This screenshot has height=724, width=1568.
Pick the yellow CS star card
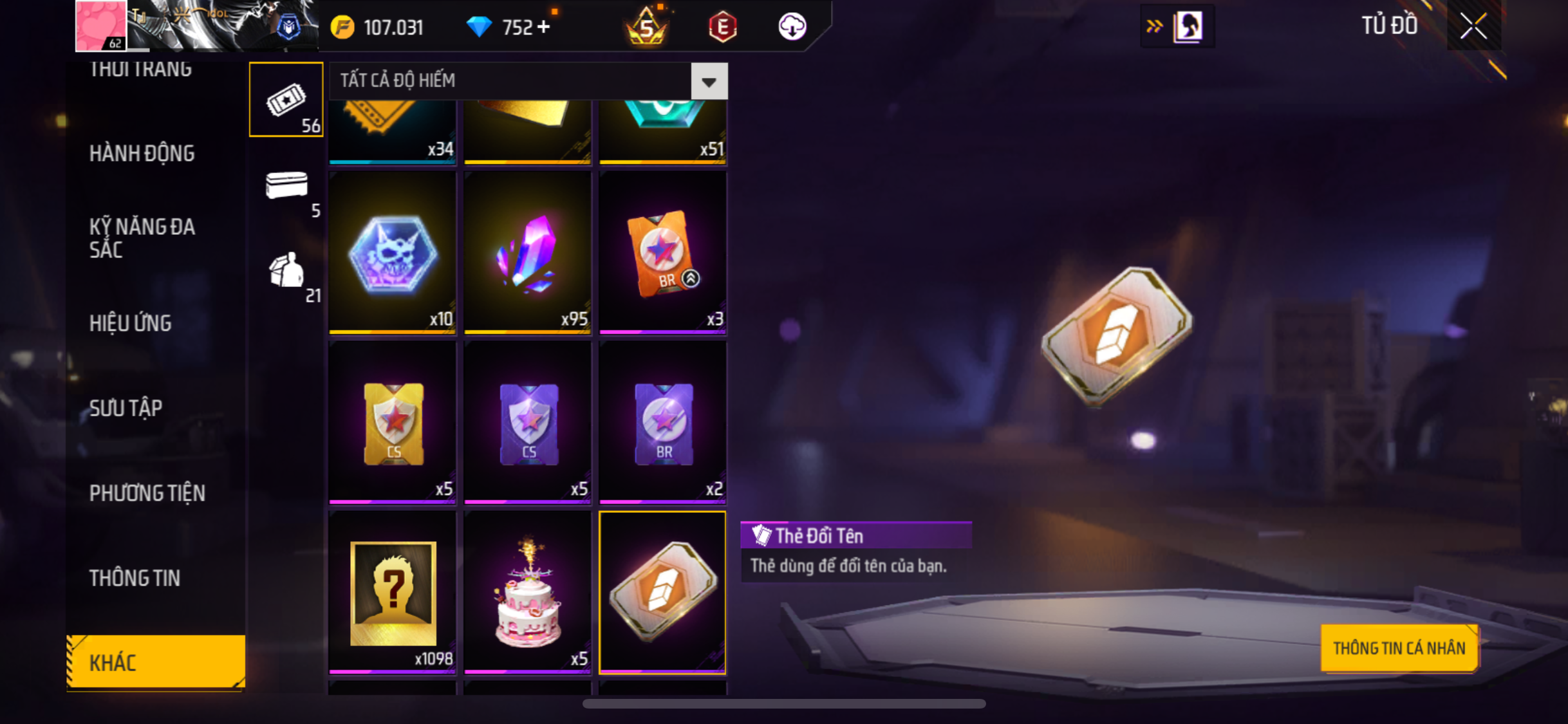(x=393, y=422)
